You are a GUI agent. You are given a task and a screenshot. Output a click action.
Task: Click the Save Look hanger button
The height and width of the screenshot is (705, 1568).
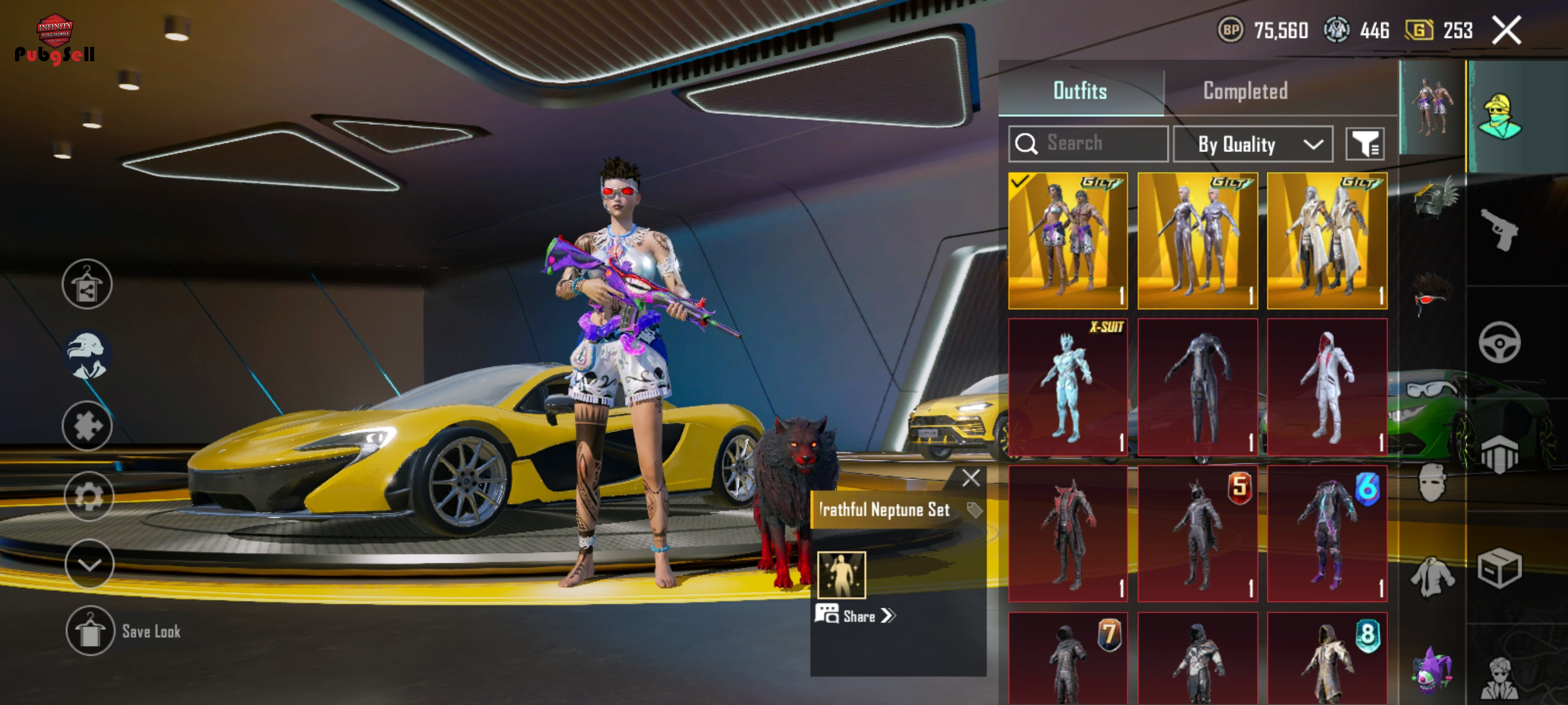pyautogui.click(x=90, y=631)
